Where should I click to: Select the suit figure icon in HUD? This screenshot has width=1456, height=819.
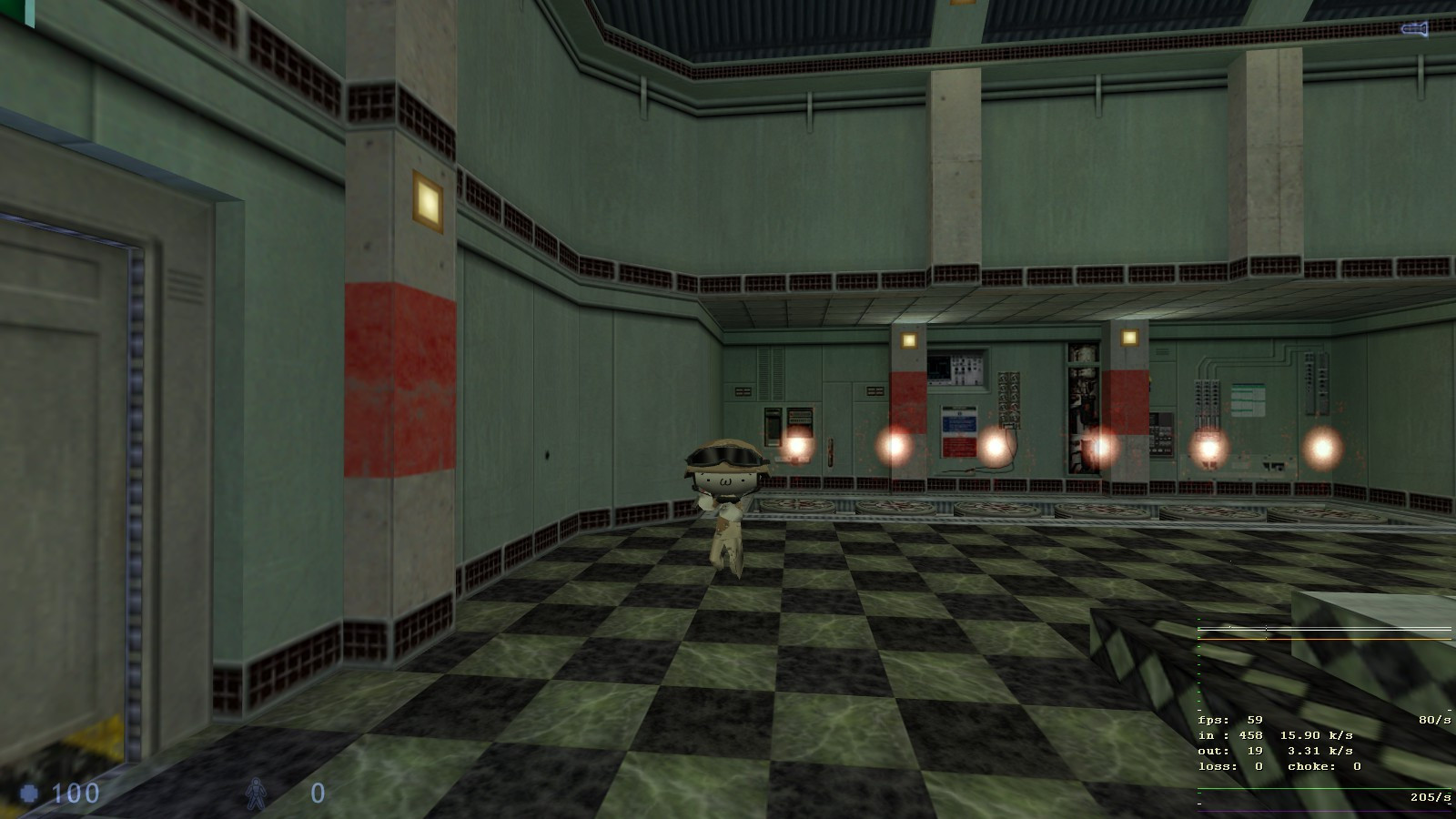click(x=256, y=793)
